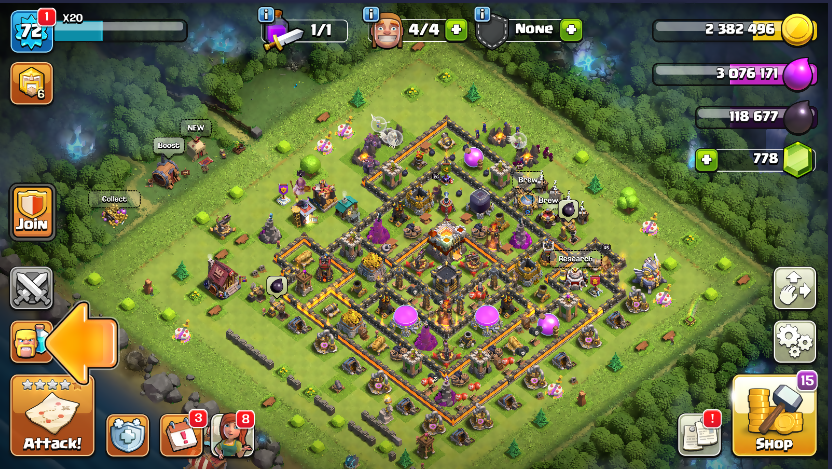Open the barbarian army overview button
The height and width of the screenshot is (469, 832).
point(31,342)
